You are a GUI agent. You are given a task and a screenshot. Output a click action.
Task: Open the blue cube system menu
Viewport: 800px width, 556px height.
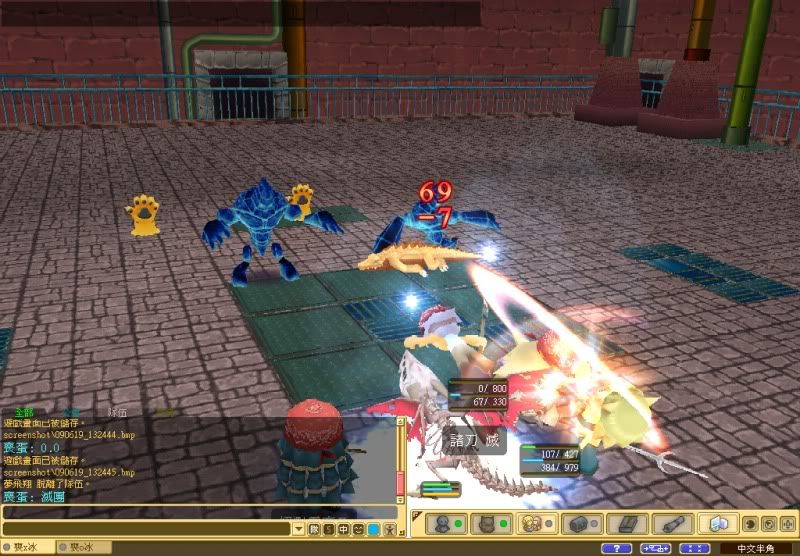(x=716, y=524)
